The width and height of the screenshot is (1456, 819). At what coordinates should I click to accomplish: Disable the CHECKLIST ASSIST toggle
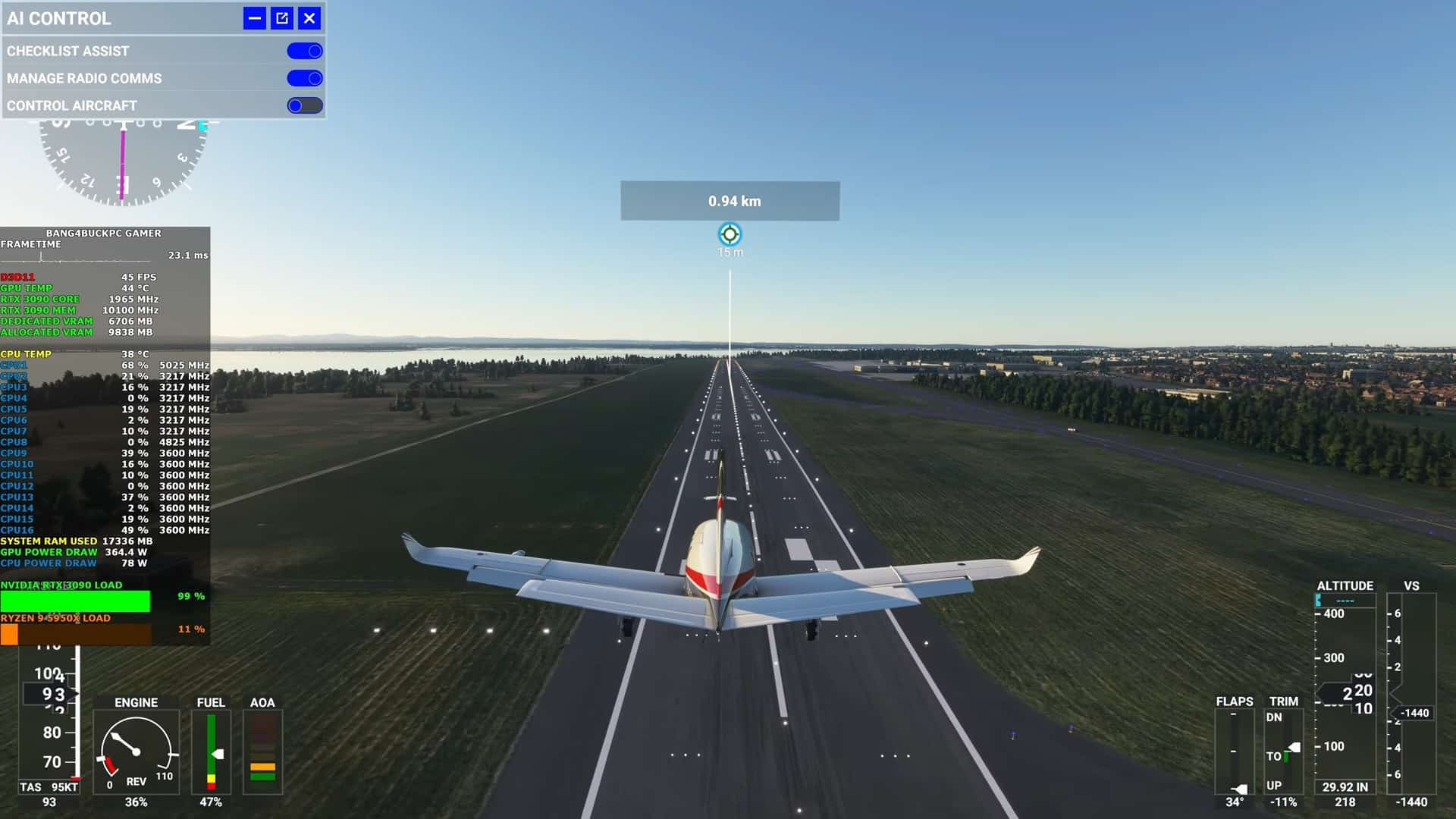coord(304,50)
